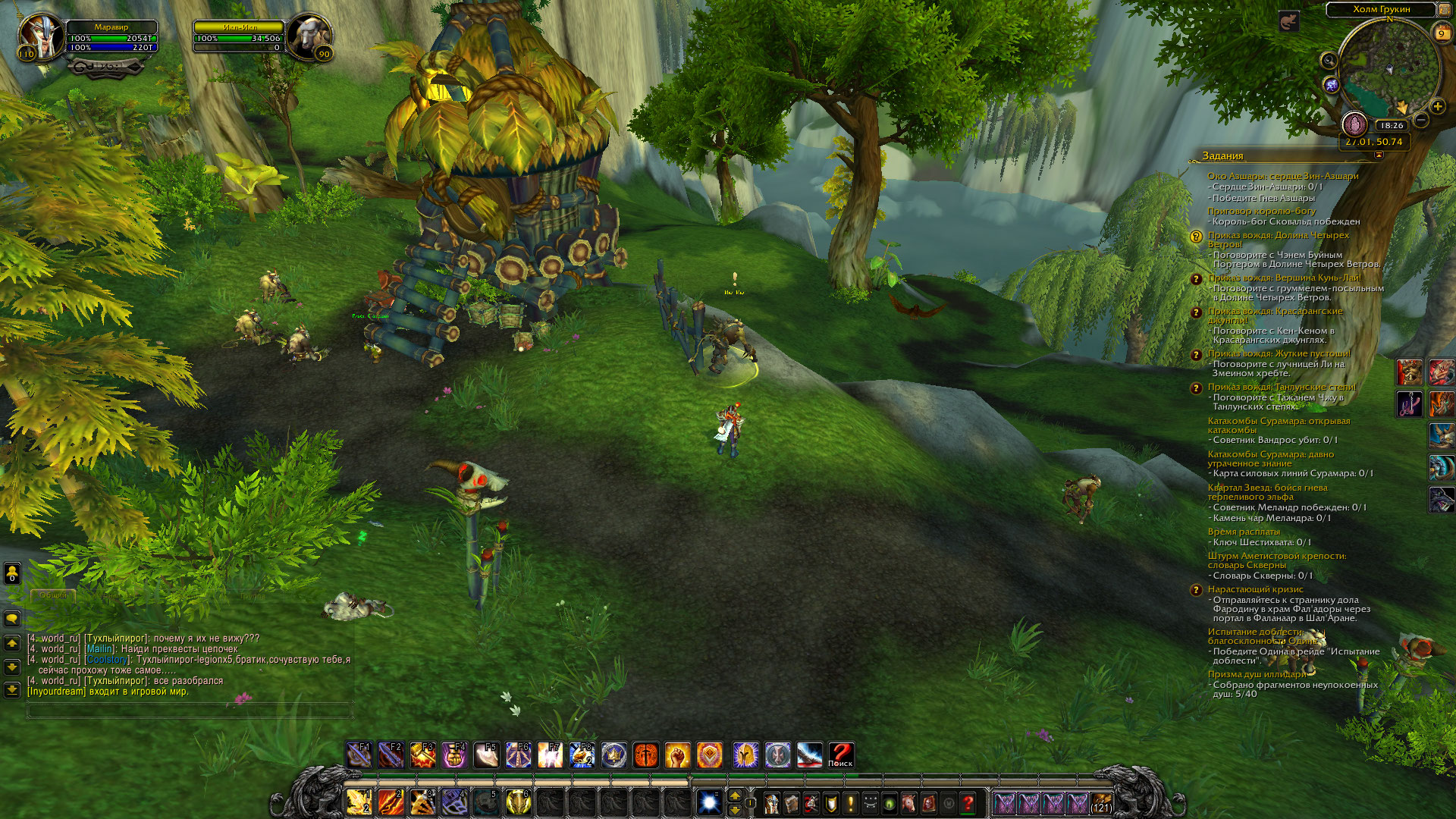1456x819 pixels.
Task: Collapse the Задания quest tracker
Action: point(1378,155)
